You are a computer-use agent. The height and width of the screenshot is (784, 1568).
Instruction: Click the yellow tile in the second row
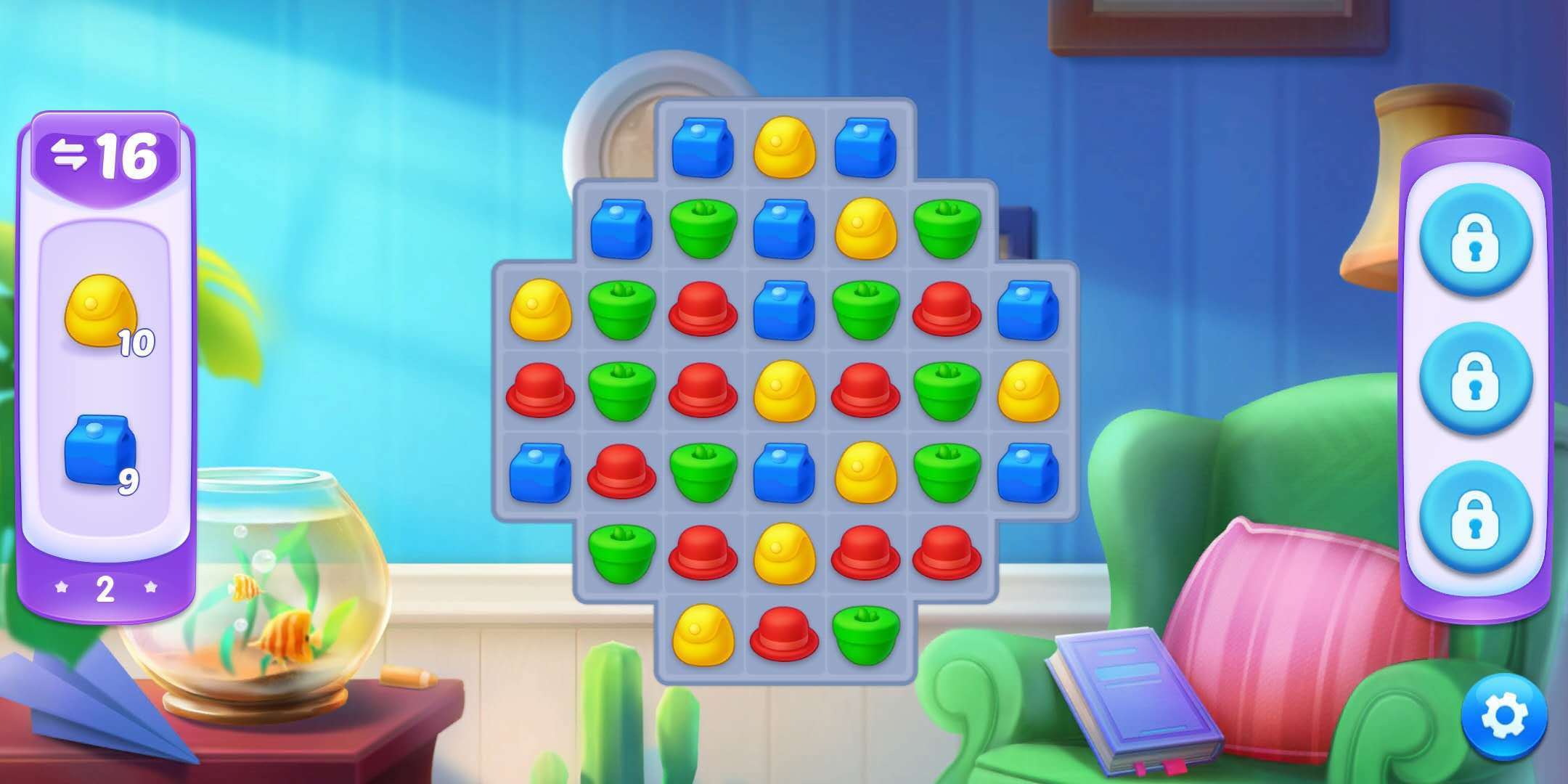(x=865, y=229)
